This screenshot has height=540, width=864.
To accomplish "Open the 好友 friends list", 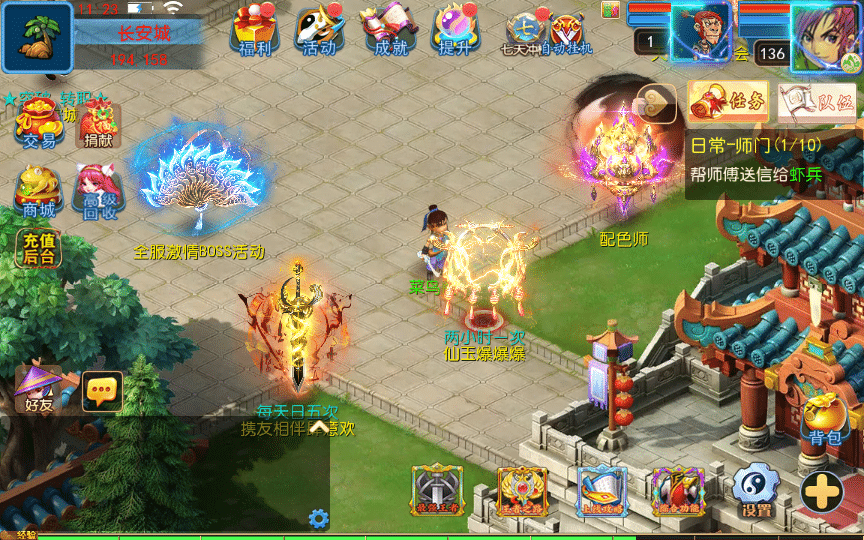I will pyautogui.click(x=40, y=388).
